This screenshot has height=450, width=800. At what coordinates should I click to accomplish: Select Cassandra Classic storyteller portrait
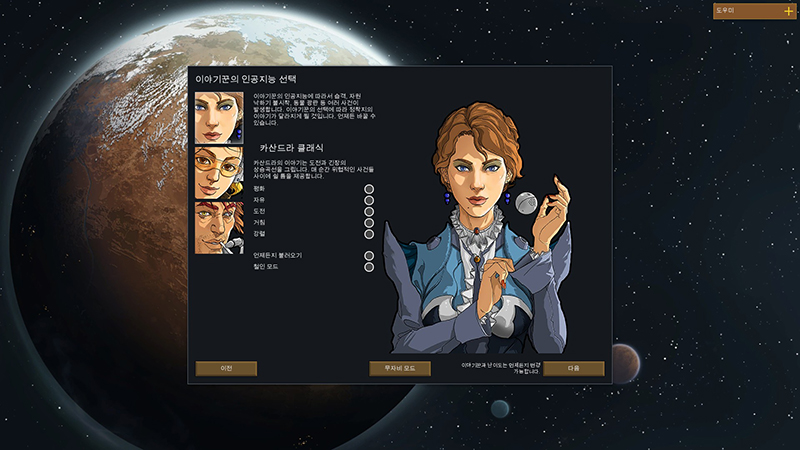(219, 117)
